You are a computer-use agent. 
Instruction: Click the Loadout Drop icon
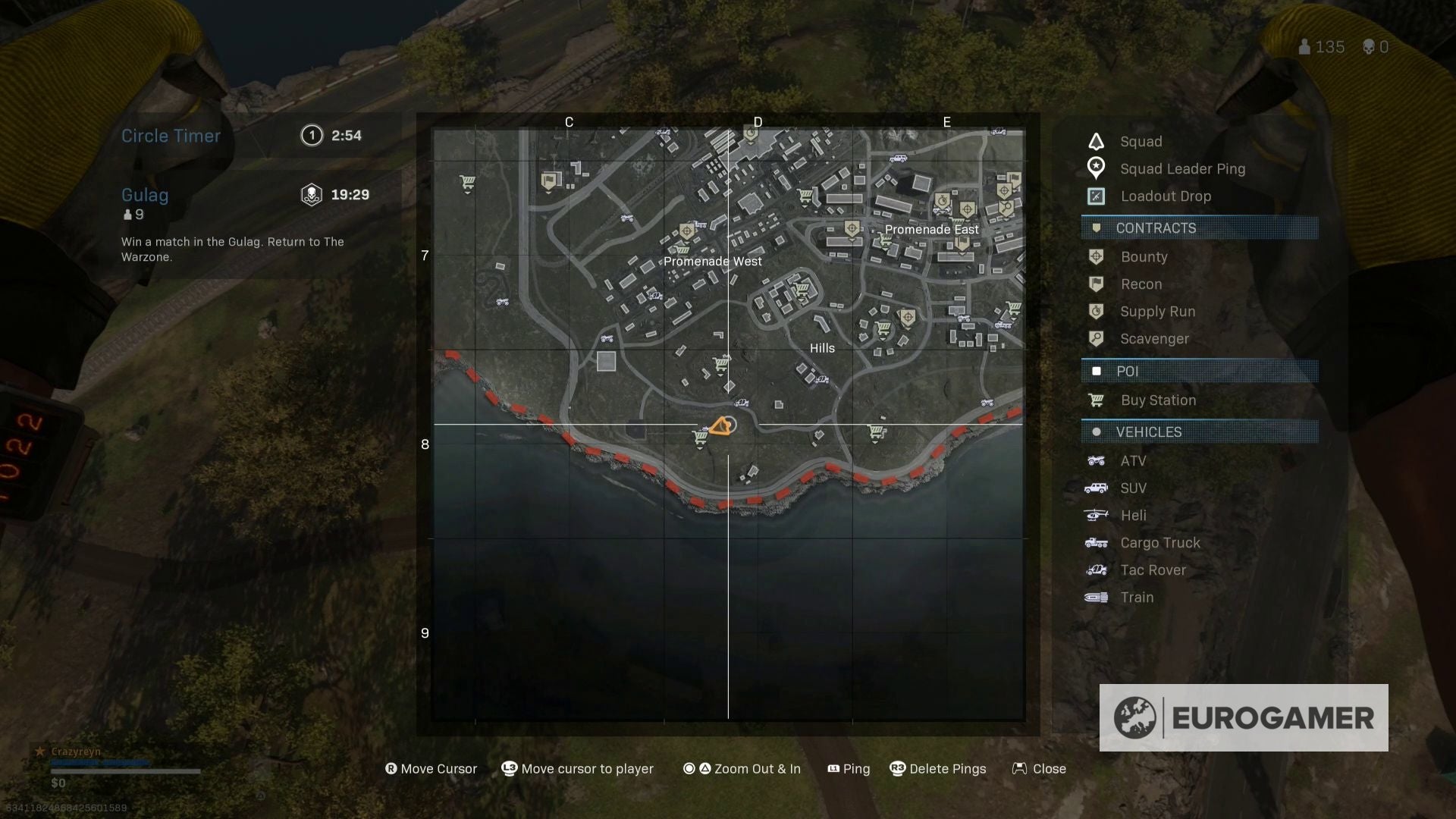[1097, 196]
